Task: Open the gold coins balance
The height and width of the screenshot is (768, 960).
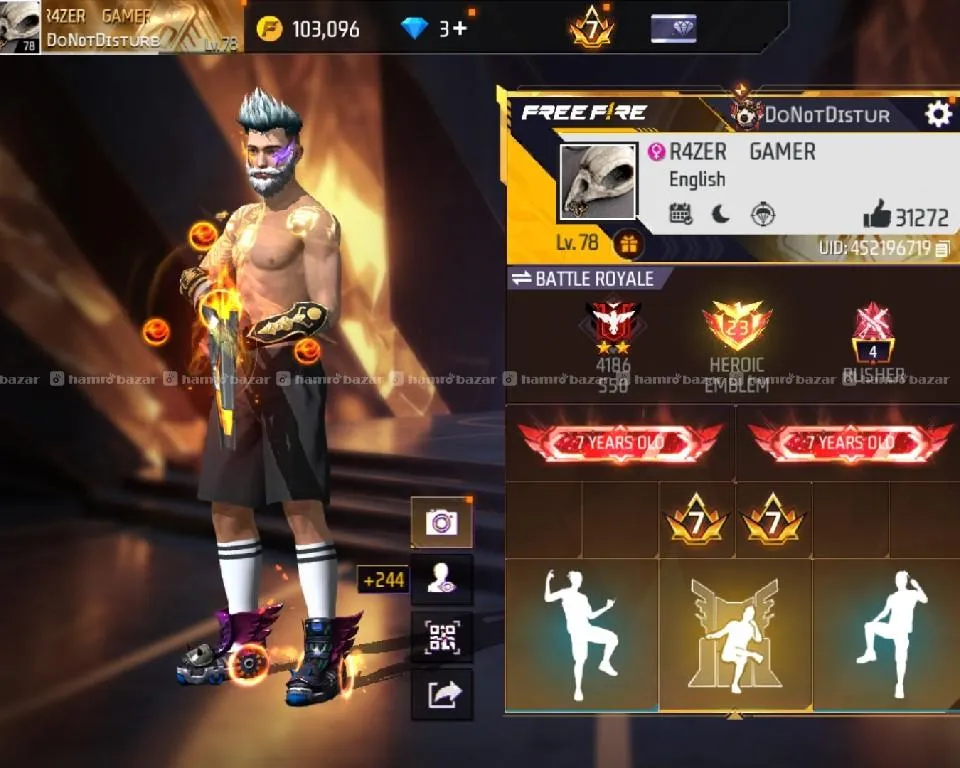Action: [308, 28]
